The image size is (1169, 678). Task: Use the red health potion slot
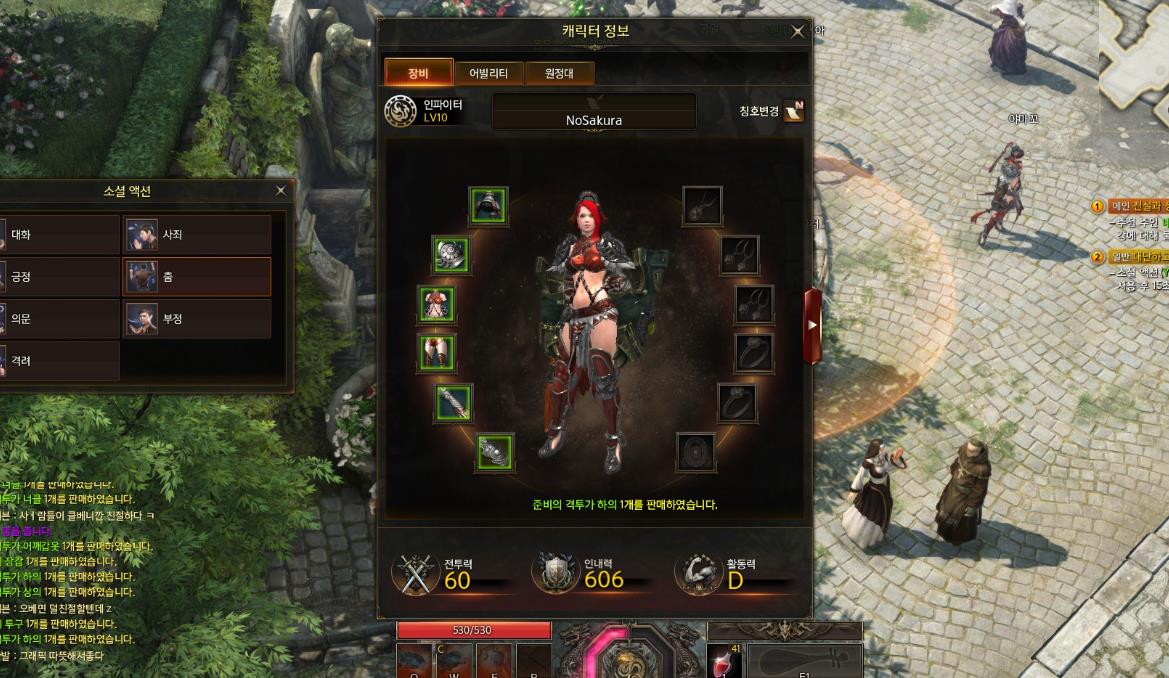(x=724, y=661)
